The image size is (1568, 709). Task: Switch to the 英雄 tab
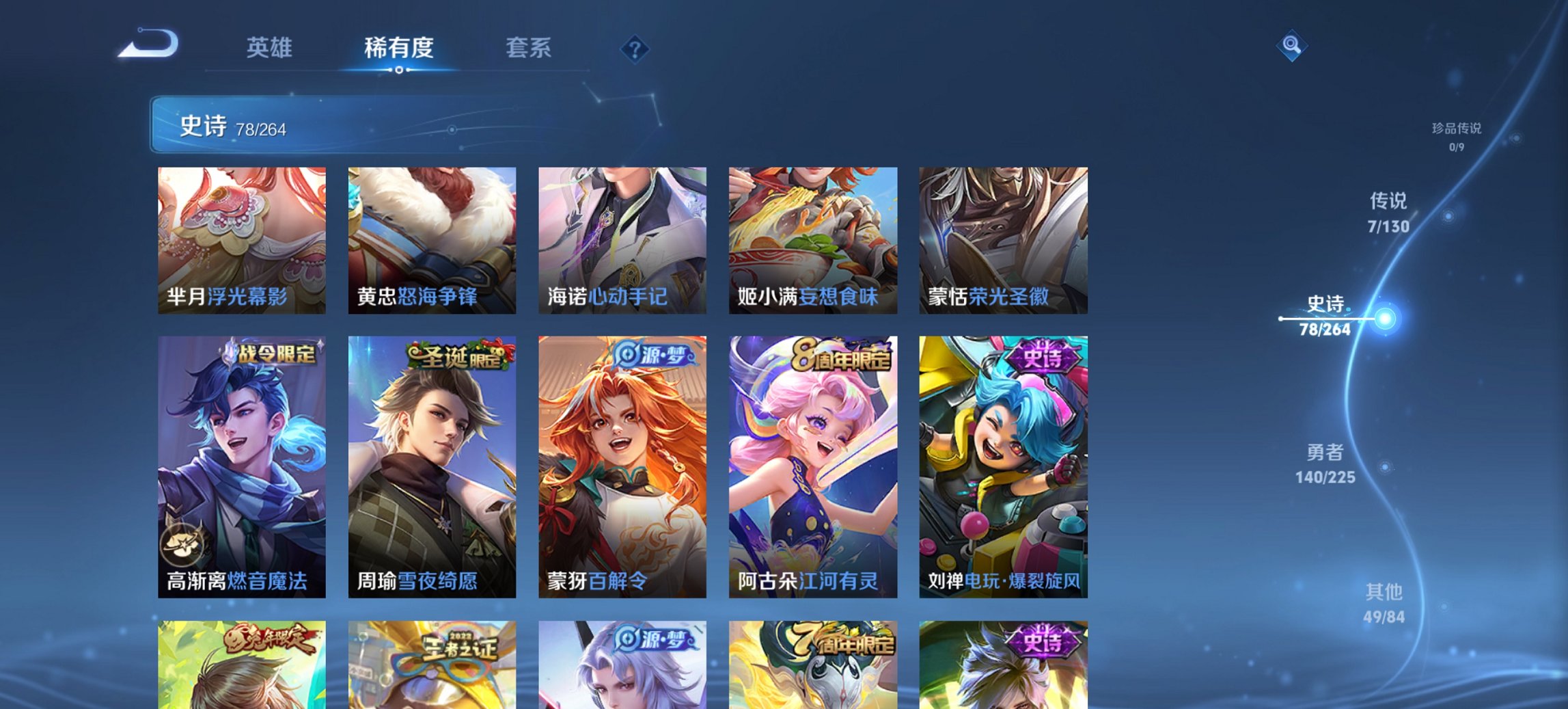[x=271, y=48]
